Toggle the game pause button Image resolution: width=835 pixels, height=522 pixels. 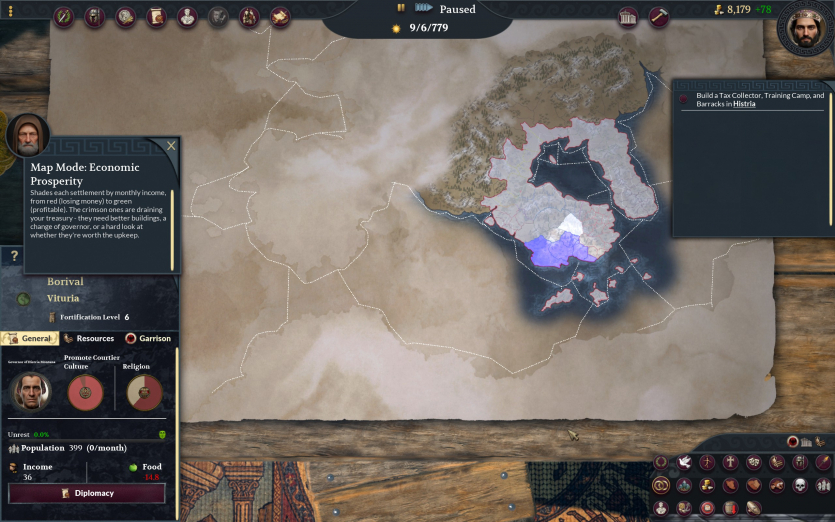401,8
